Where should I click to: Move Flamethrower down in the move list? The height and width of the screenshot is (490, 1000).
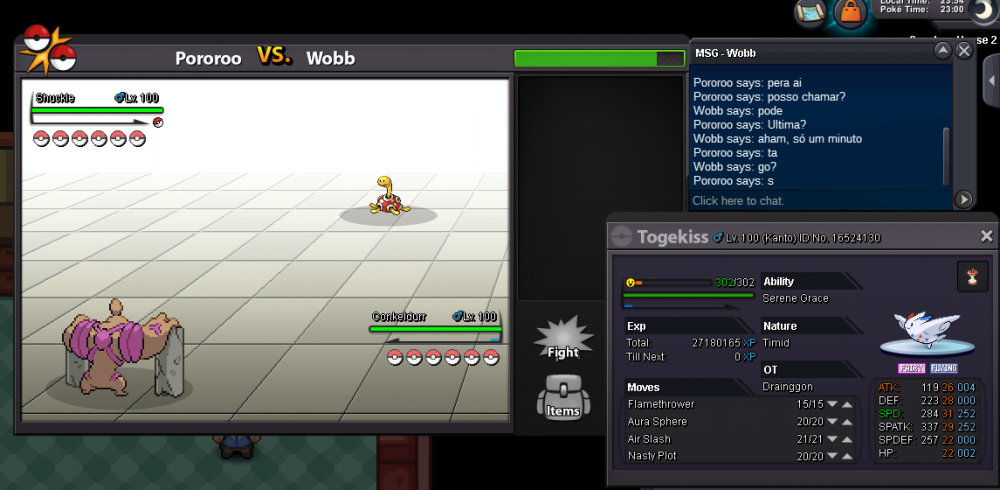(832, 404)
